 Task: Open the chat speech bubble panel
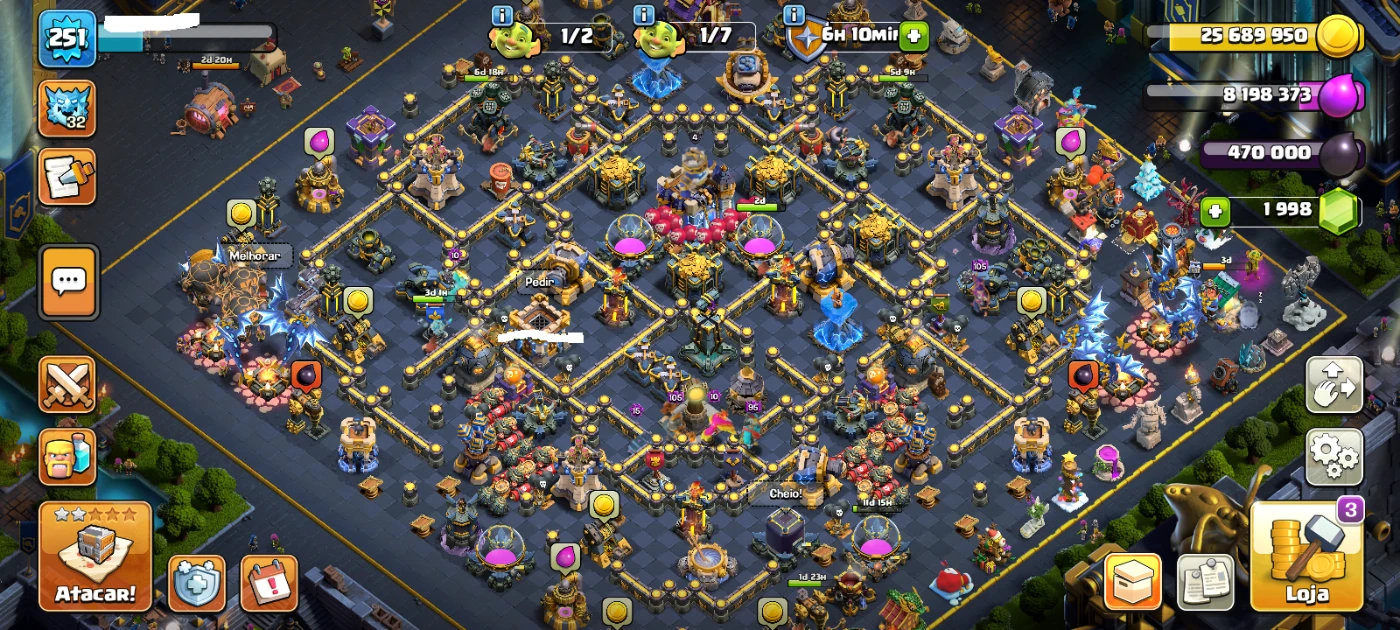coord(68,282)
